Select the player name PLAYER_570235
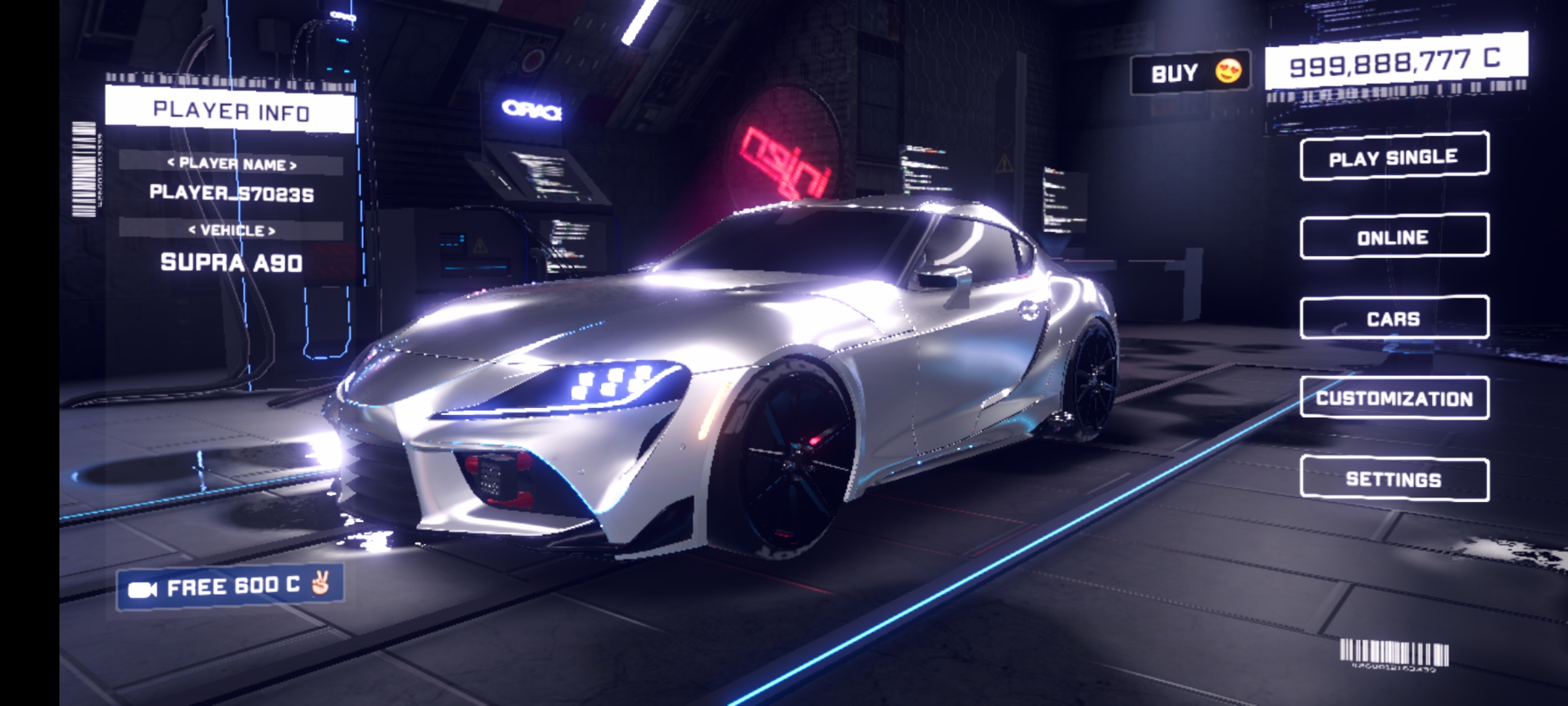The height and width of the screenshot is (706, 1568). (231, 193)
